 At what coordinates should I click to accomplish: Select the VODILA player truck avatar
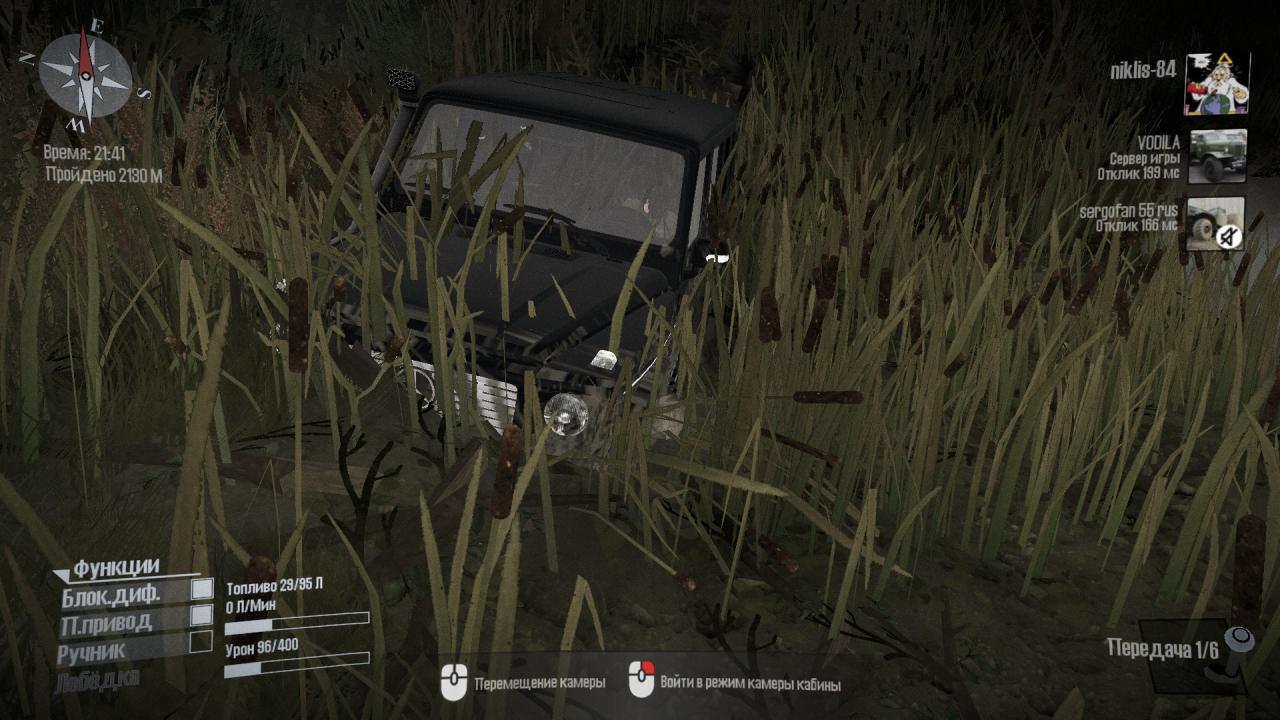(1217, 156)
